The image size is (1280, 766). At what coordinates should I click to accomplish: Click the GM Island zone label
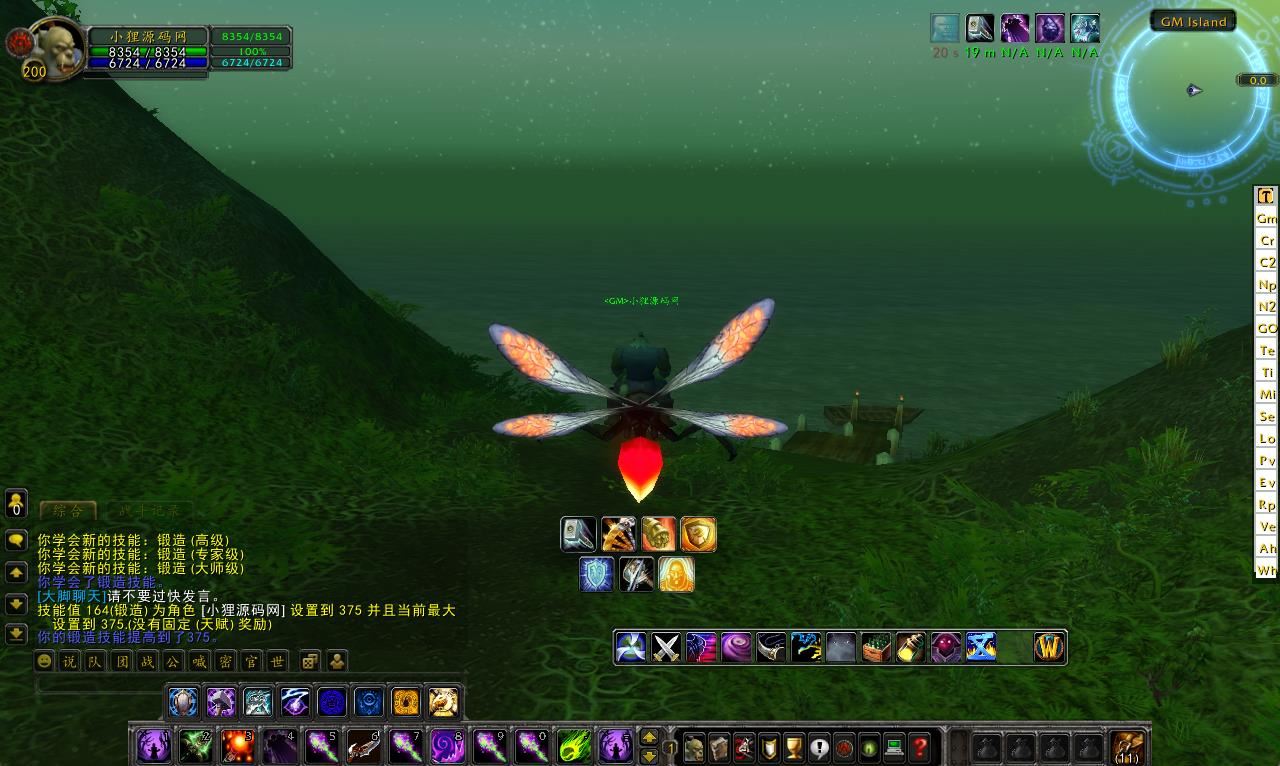tap(1193, 22)
